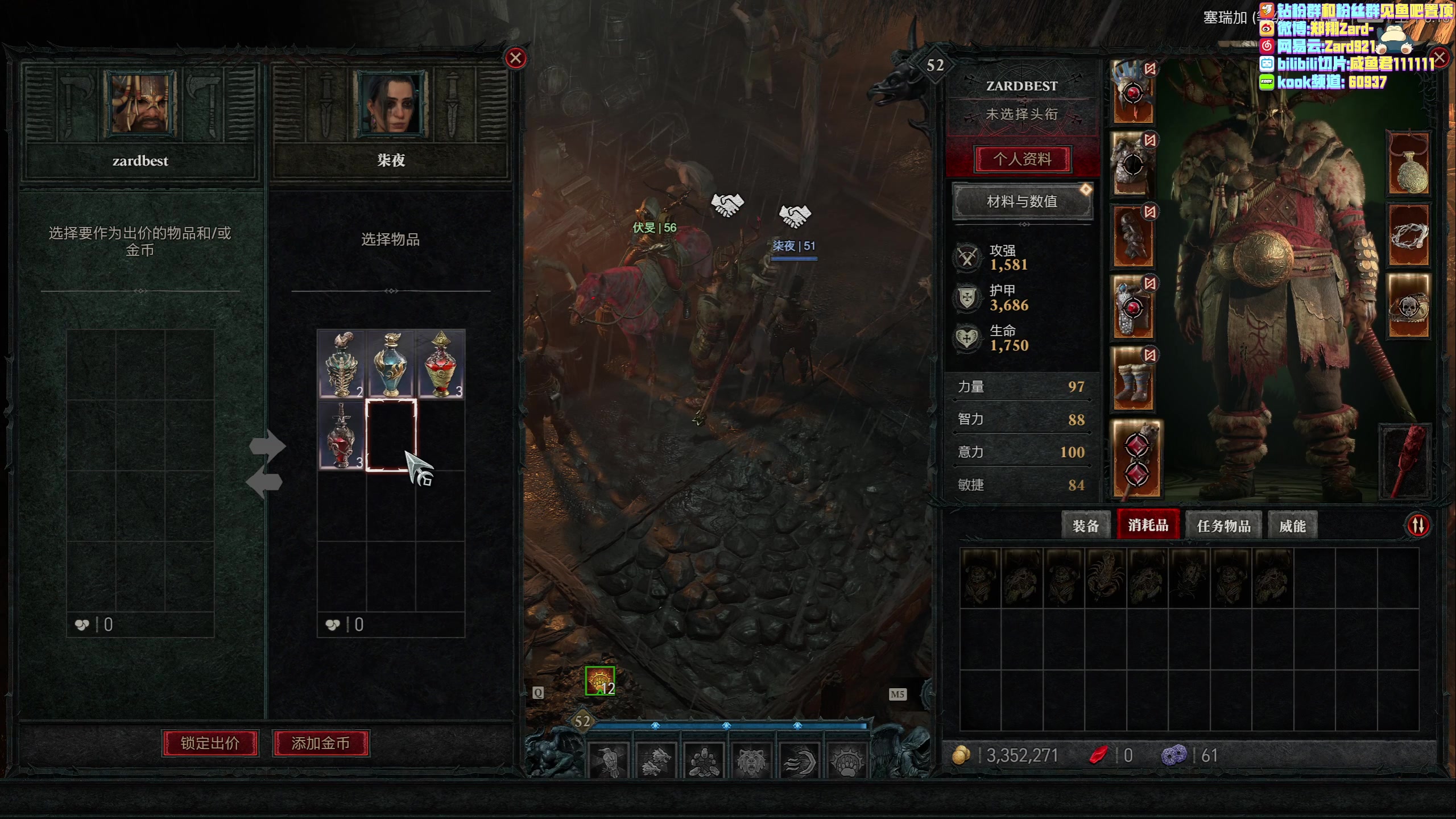Screen dimensions: 1456x819
Task: Select the boots equipment slot
Action: (x=1133, y=379)
